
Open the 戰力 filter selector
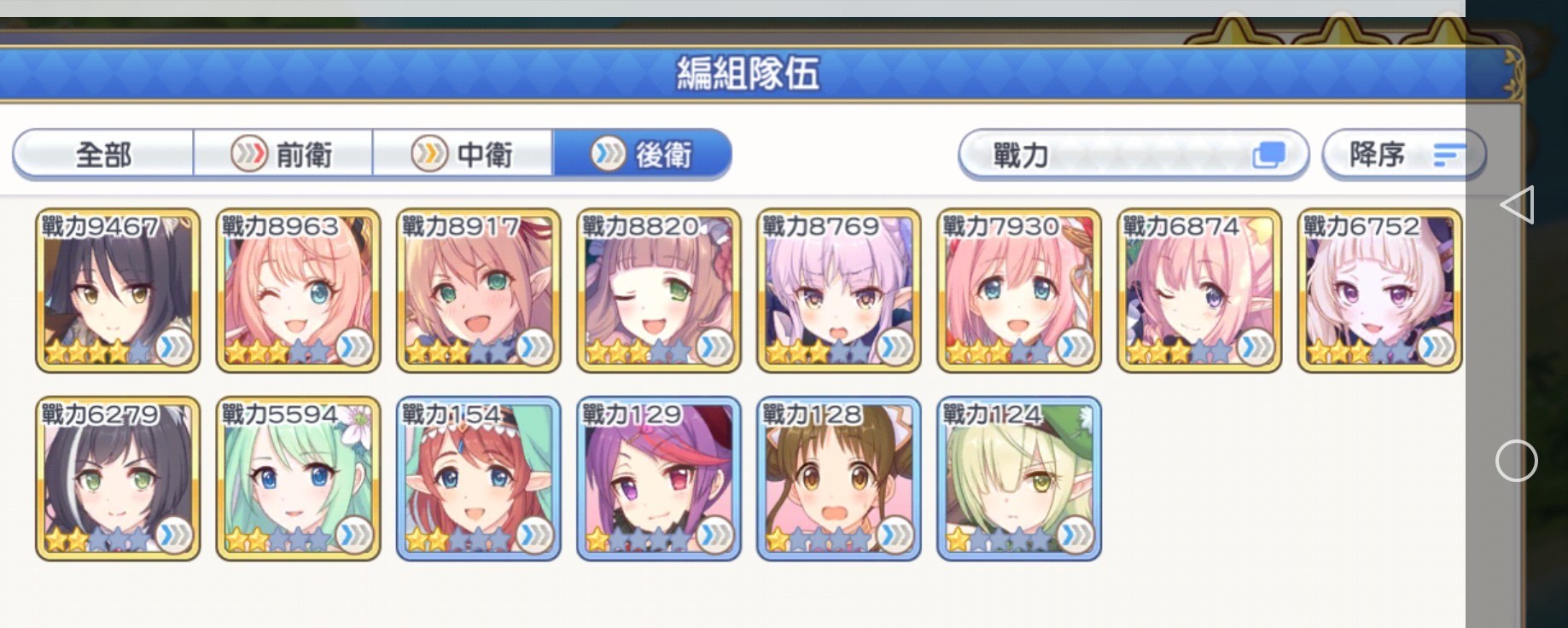[1110, 154]
